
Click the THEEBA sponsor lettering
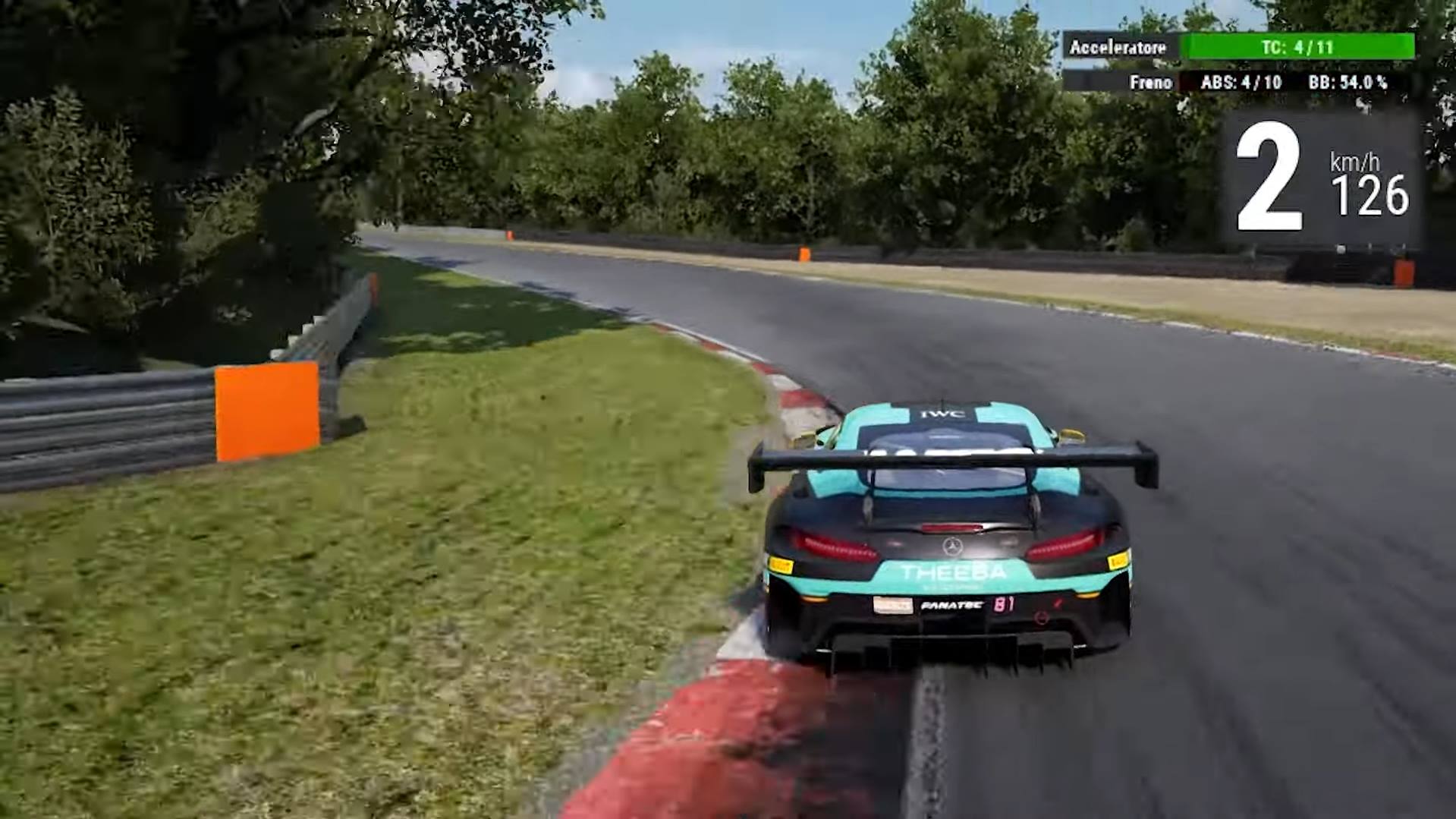[x=951, y=571]
